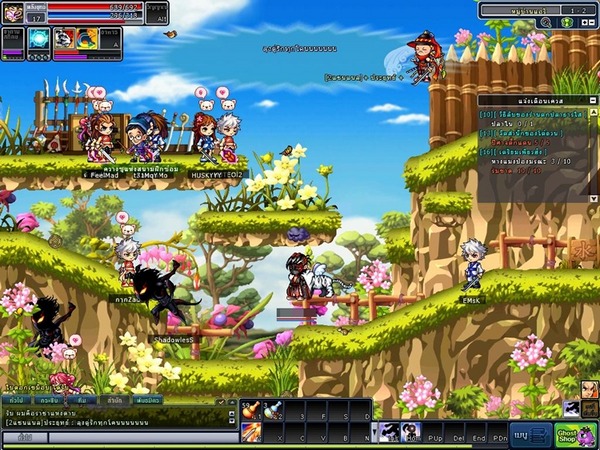Switch to the second chat tab
Image resolution: width=600 pixels, height=450 pixels.
pyautogui.click(x=48, y=400)
